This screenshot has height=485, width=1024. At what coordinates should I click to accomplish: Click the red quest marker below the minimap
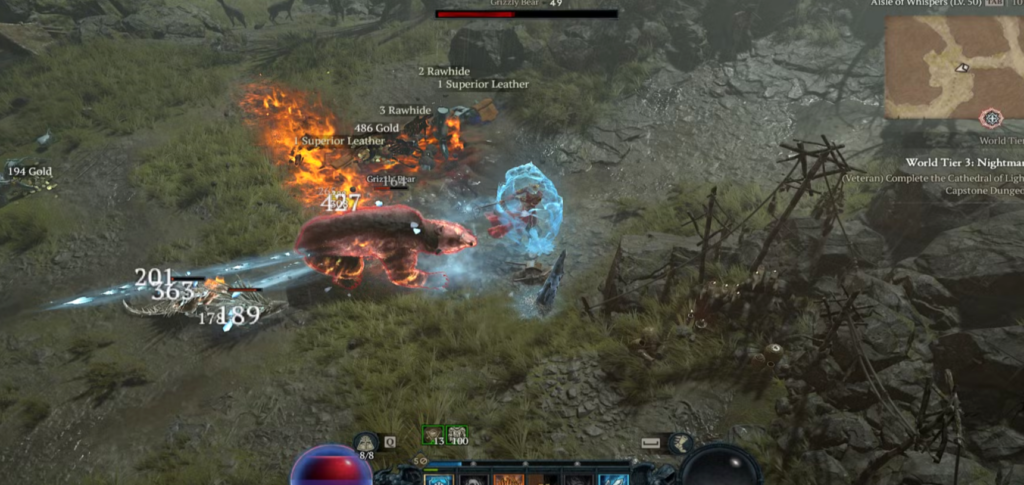991,119
